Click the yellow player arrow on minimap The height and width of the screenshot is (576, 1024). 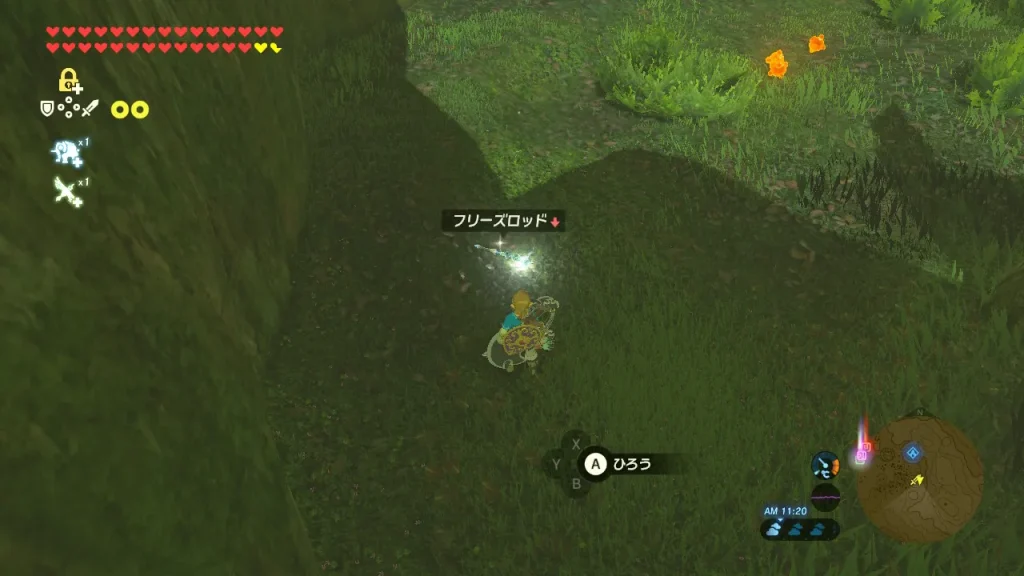tap(917, 480)
